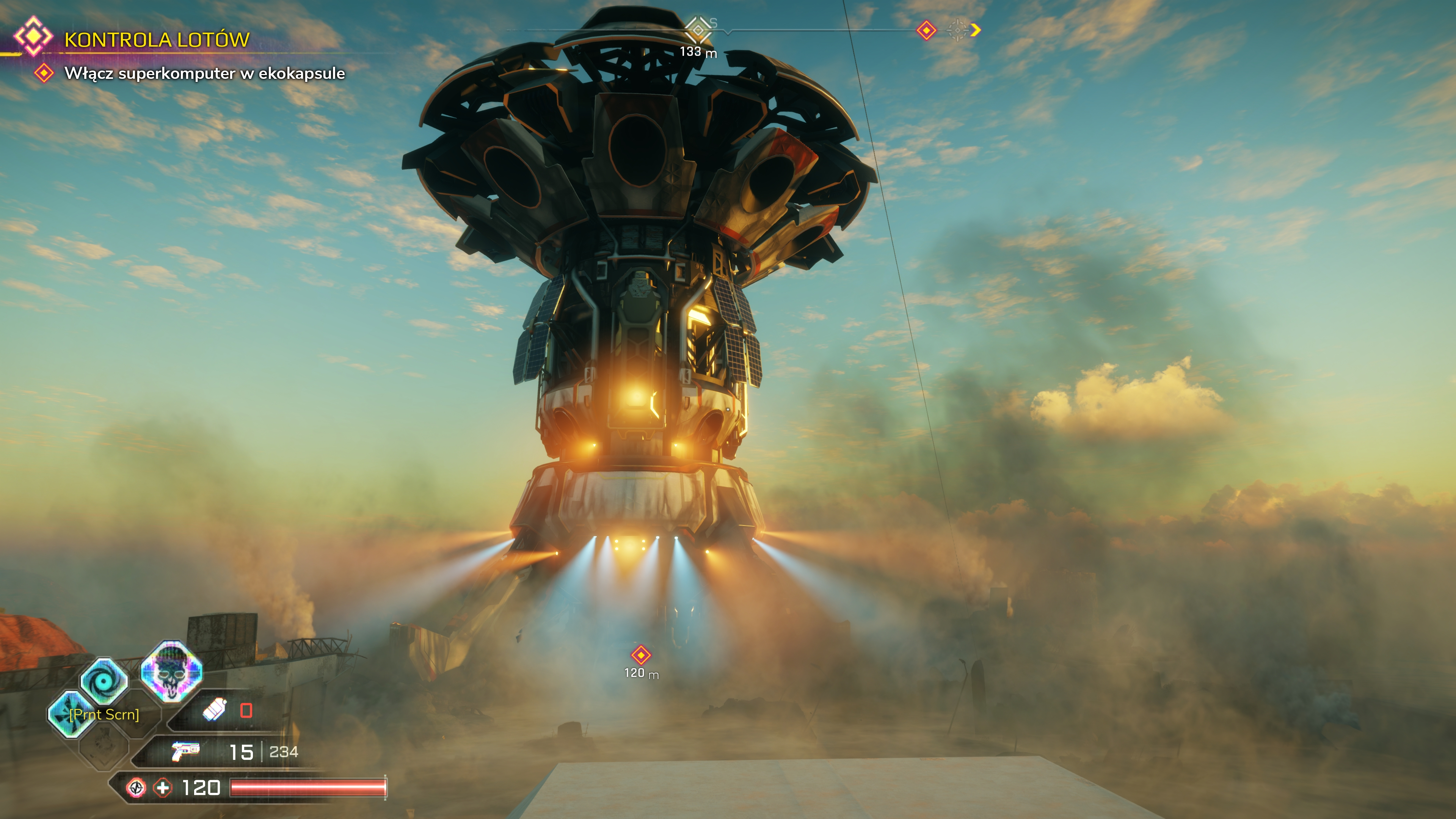This screenshot has height=819, width=1456.
Task: Click the round heartbeat icon by health
Action: click(136, 788)
